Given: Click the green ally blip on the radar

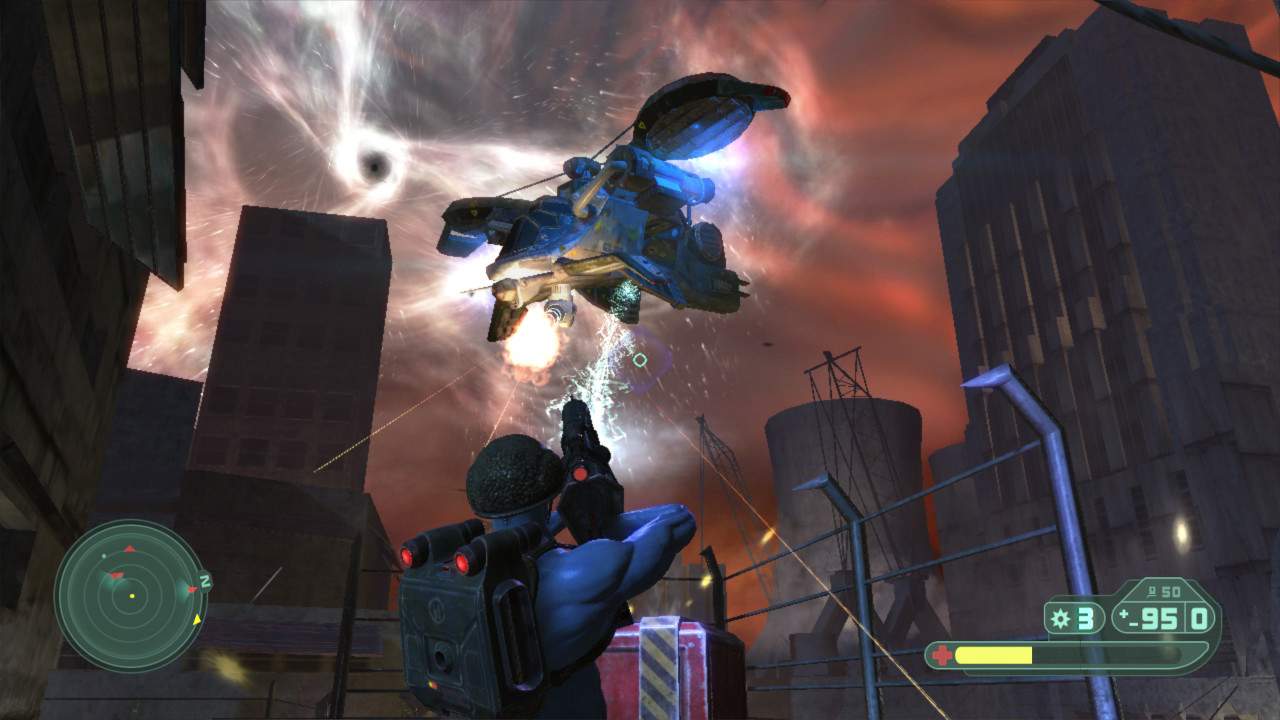Looking at the screenshot, I should click(x=103, y=556).
